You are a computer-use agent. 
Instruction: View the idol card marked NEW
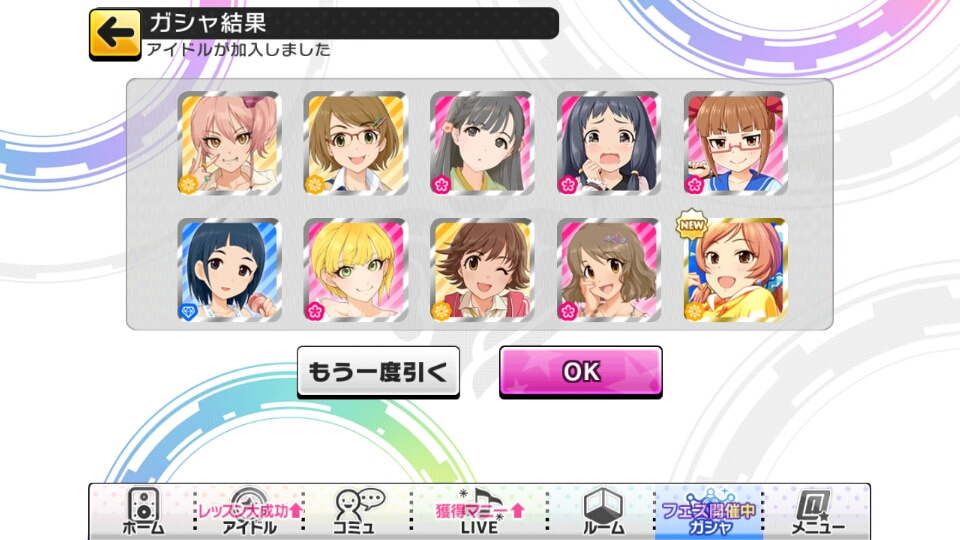(735, 270)
